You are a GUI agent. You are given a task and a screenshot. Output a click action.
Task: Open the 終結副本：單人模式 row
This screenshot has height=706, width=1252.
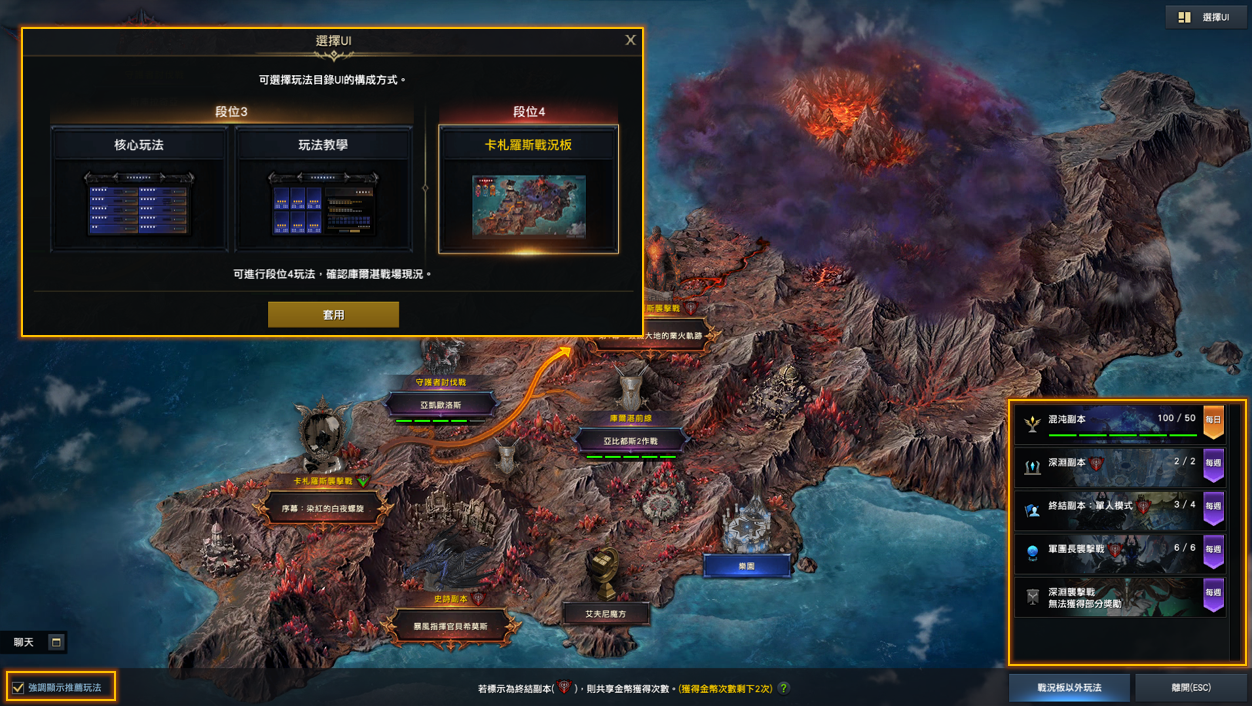point(1119,508)
